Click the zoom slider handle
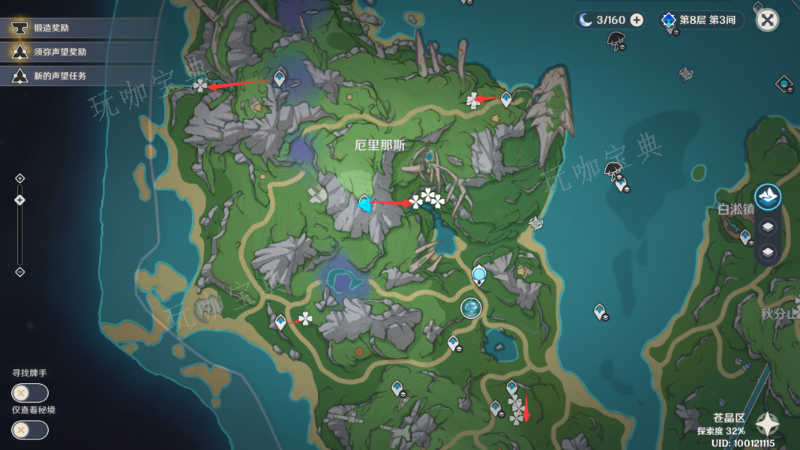This screenshot has height=450, width=800. (20, 200)
